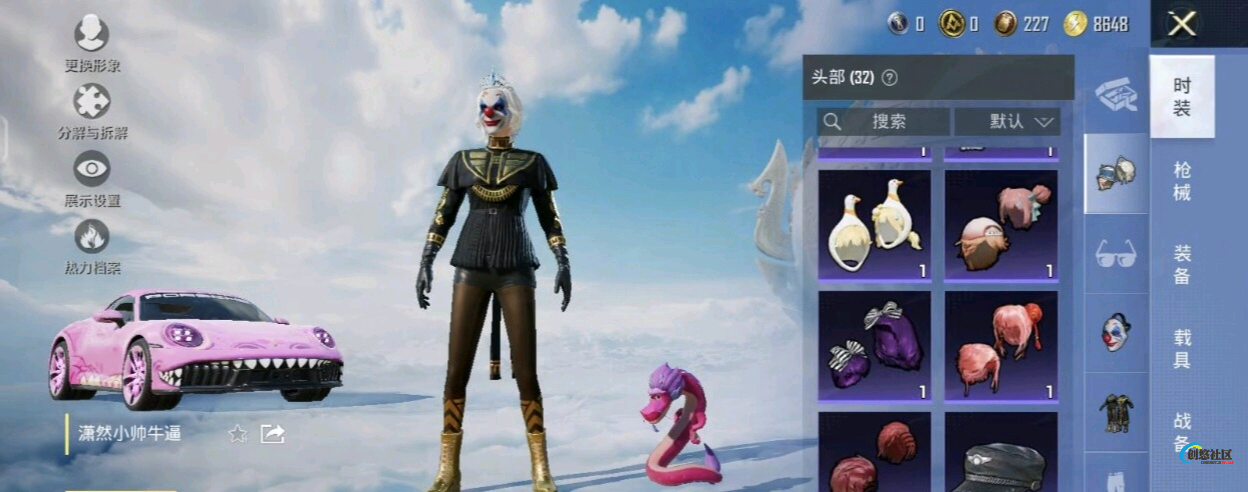Open the 热力档案 flame icon

point(92,243)
